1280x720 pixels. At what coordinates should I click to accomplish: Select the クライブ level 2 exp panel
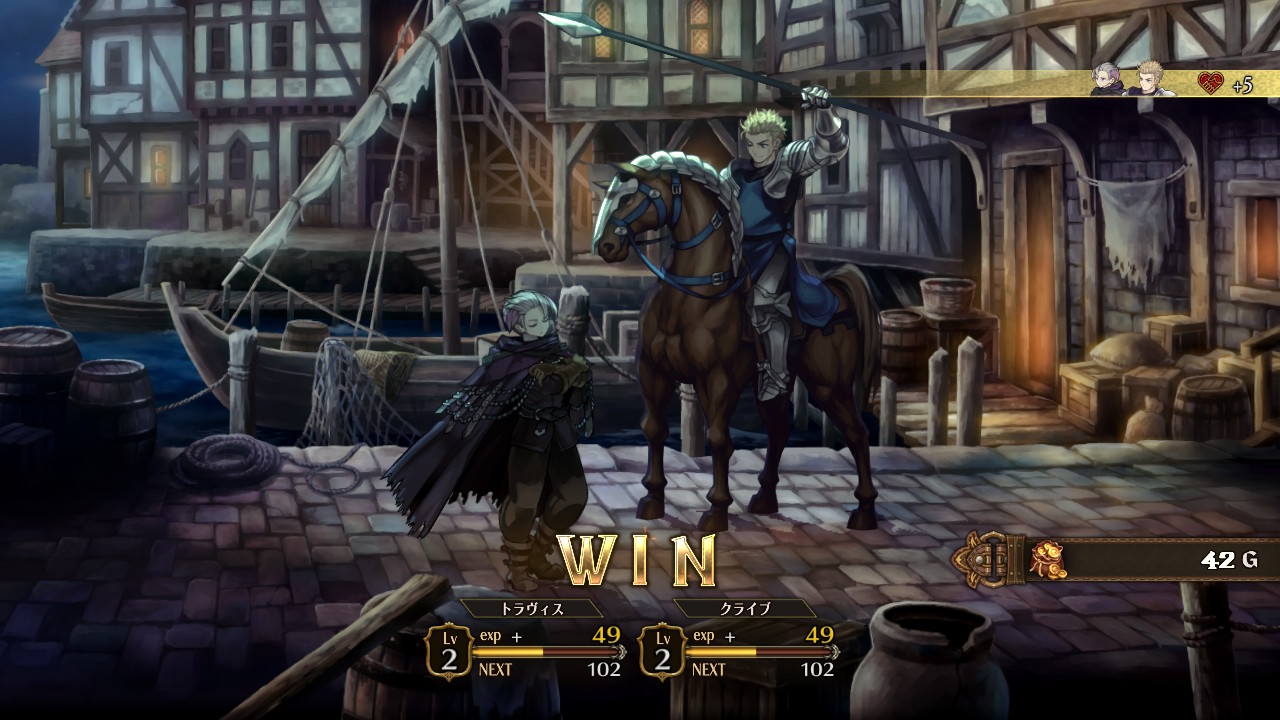click(739, 651)
